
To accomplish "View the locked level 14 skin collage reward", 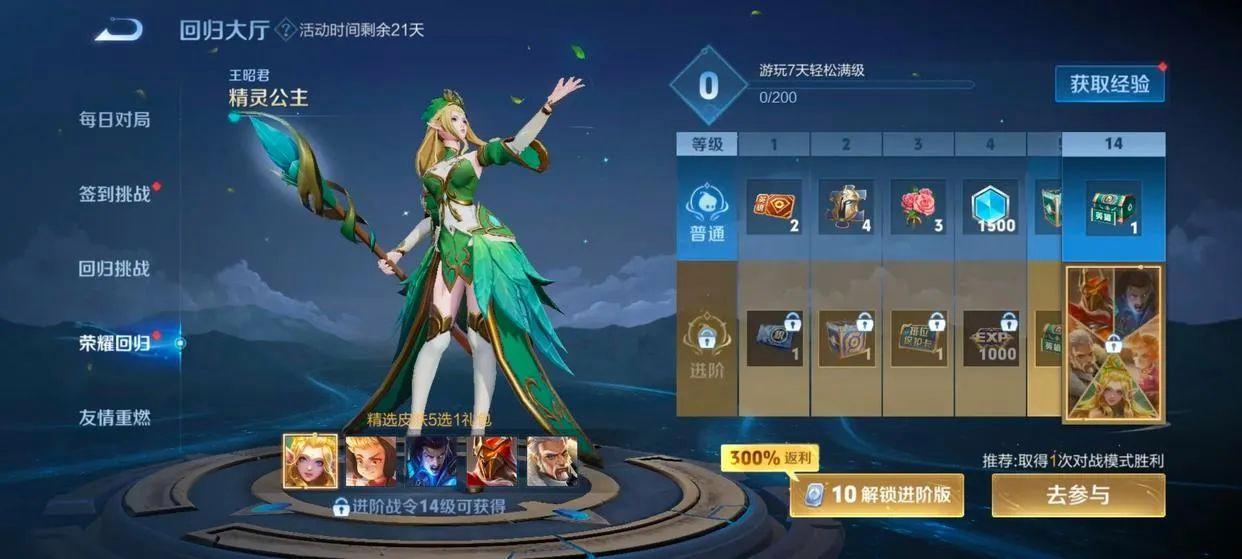I will coord(1113,343).
